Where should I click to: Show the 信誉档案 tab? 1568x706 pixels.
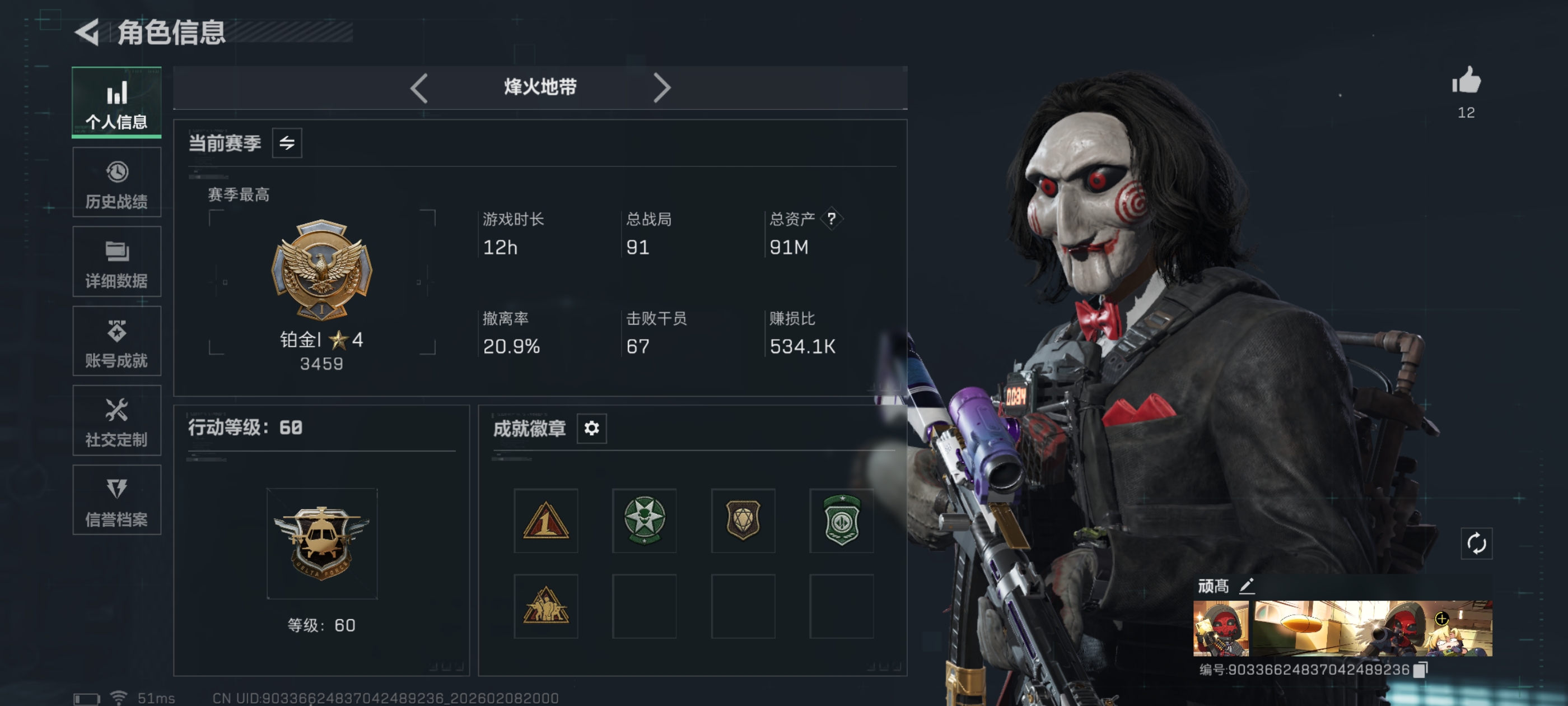tap(116, 500)
